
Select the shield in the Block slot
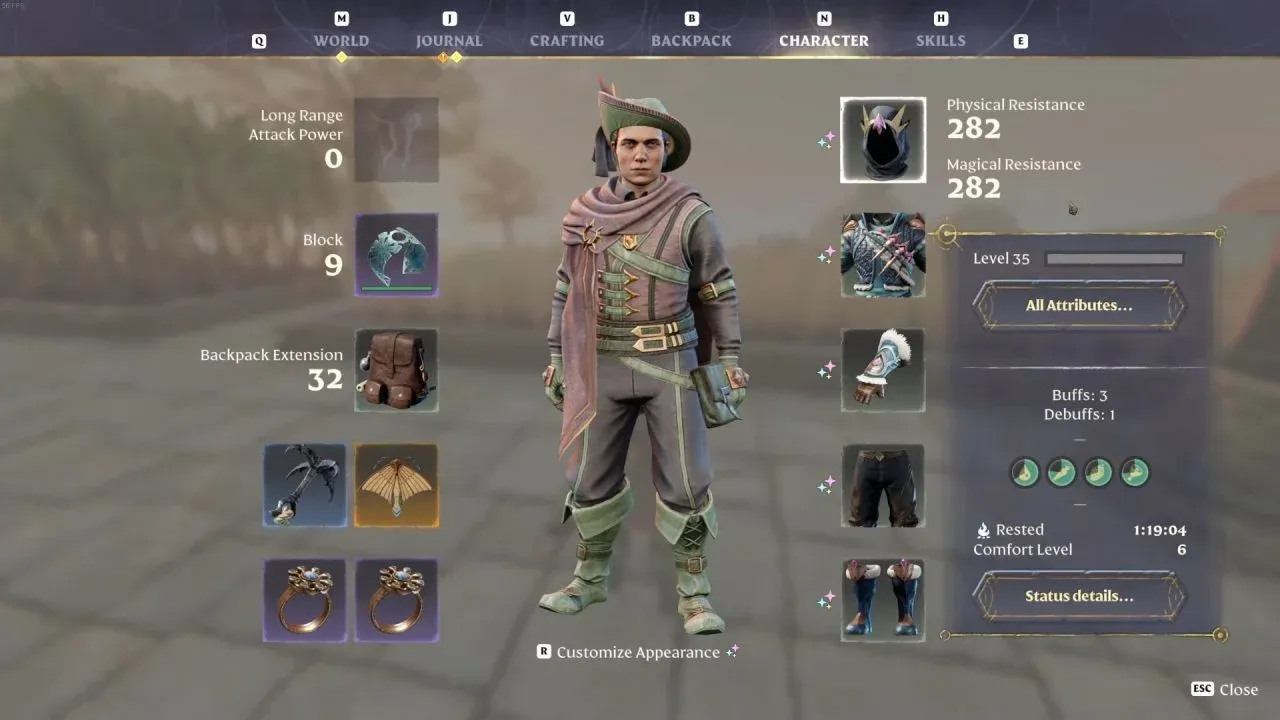396,255
